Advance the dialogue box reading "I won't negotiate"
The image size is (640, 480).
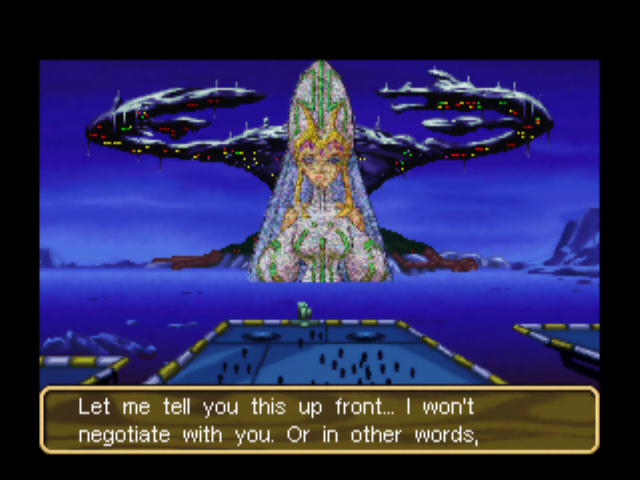point(319,421)
